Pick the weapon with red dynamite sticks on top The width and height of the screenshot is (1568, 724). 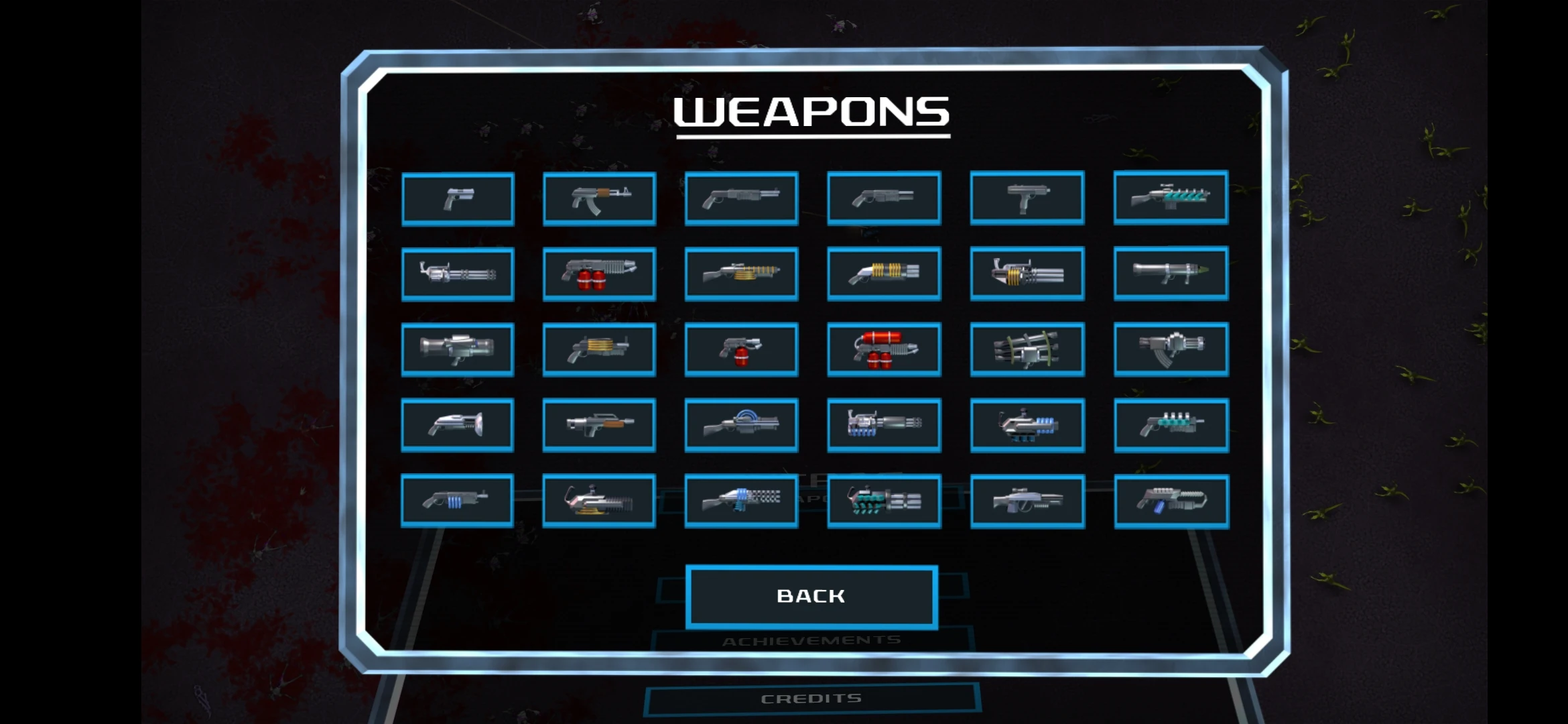click(884, 349)
